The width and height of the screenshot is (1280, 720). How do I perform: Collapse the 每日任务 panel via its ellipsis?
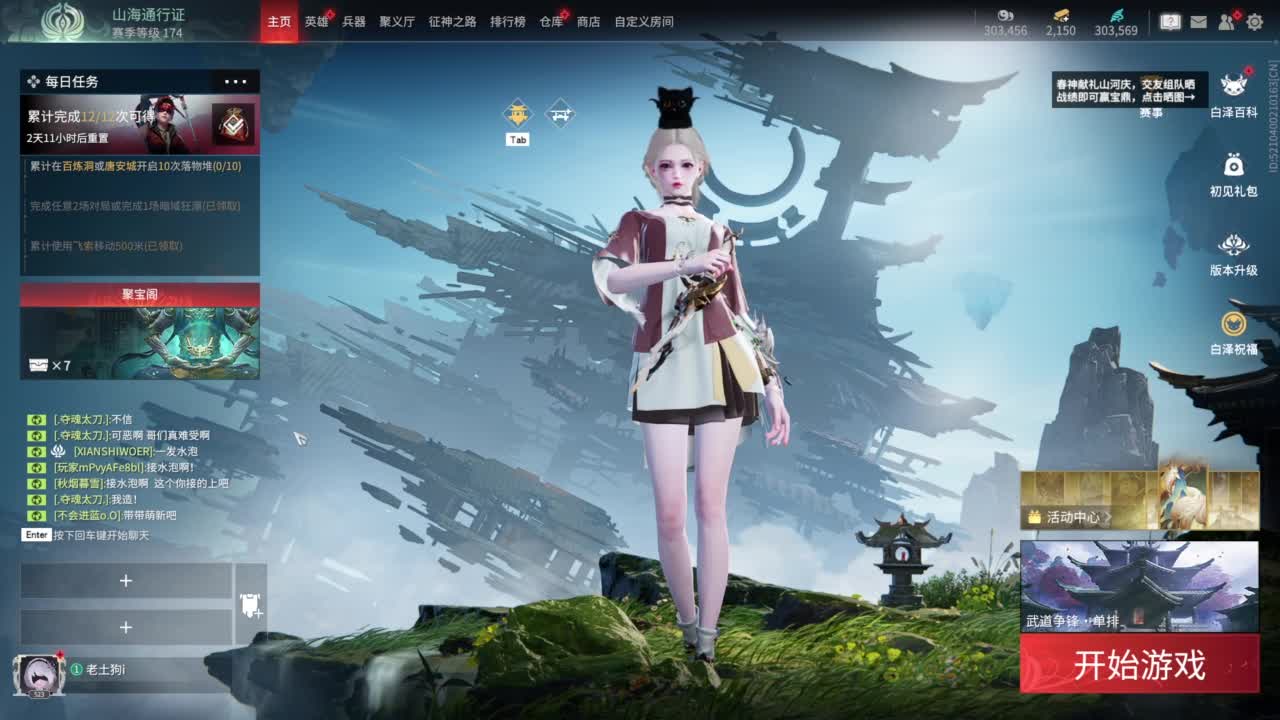[x=238, y=81]
